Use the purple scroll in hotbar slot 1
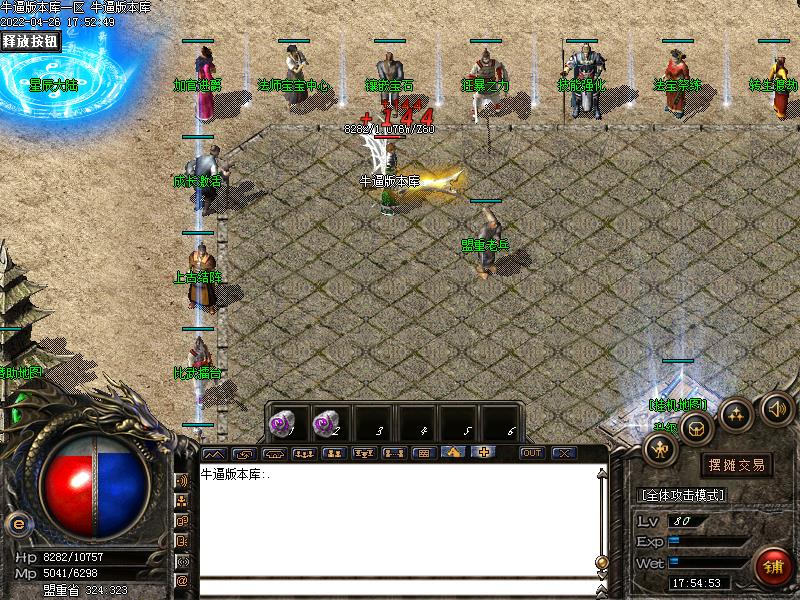This screenshot has width=800, height=600. pyautogui.click(x=285, y=423)
